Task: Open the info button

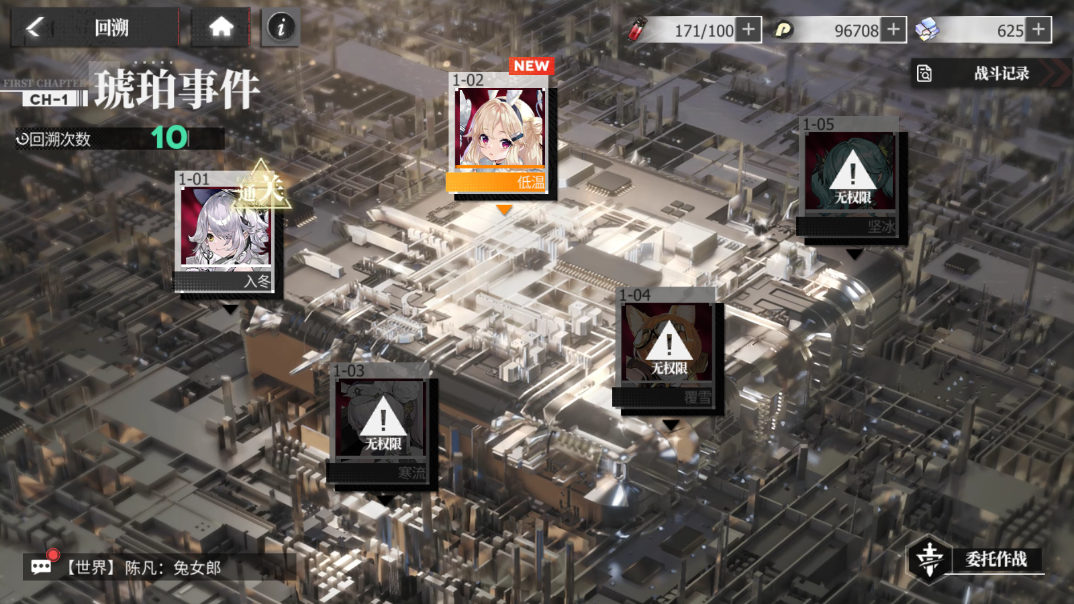Action: pyautogui.click(x=281, y=28)
